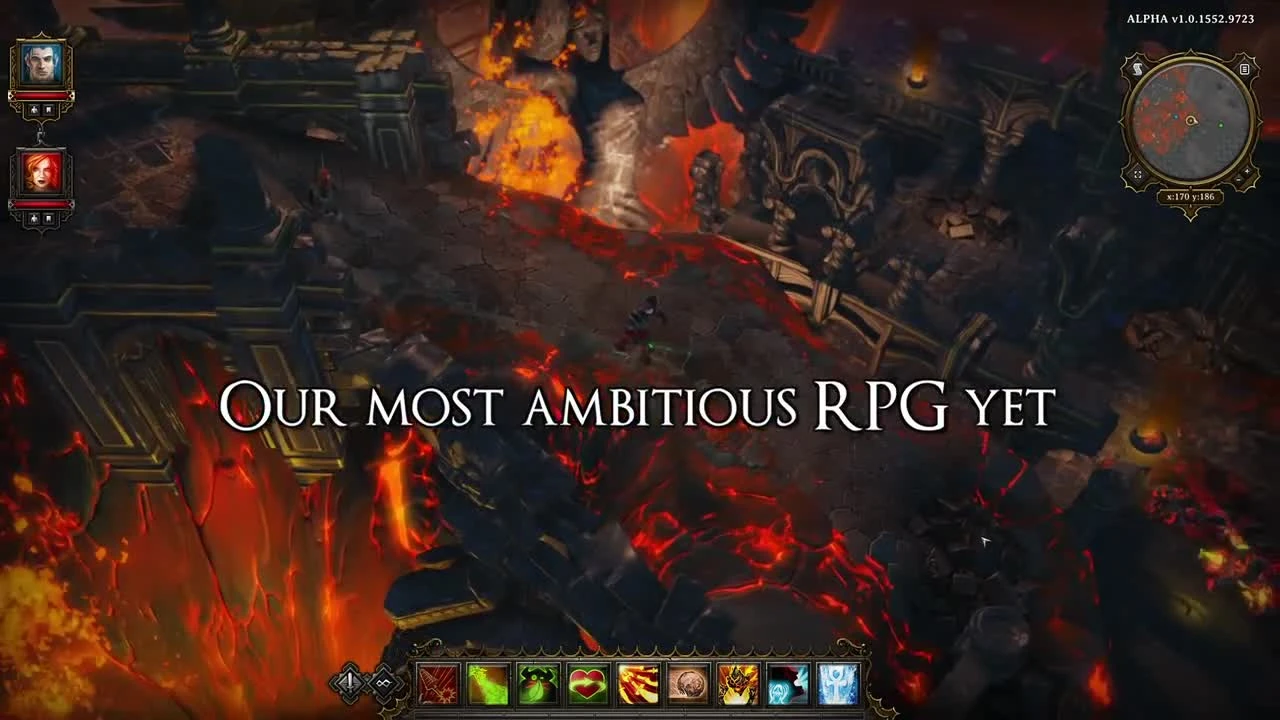Select the poison dart skill in the hotbar

pyautogui.click(x=488, y=683)
